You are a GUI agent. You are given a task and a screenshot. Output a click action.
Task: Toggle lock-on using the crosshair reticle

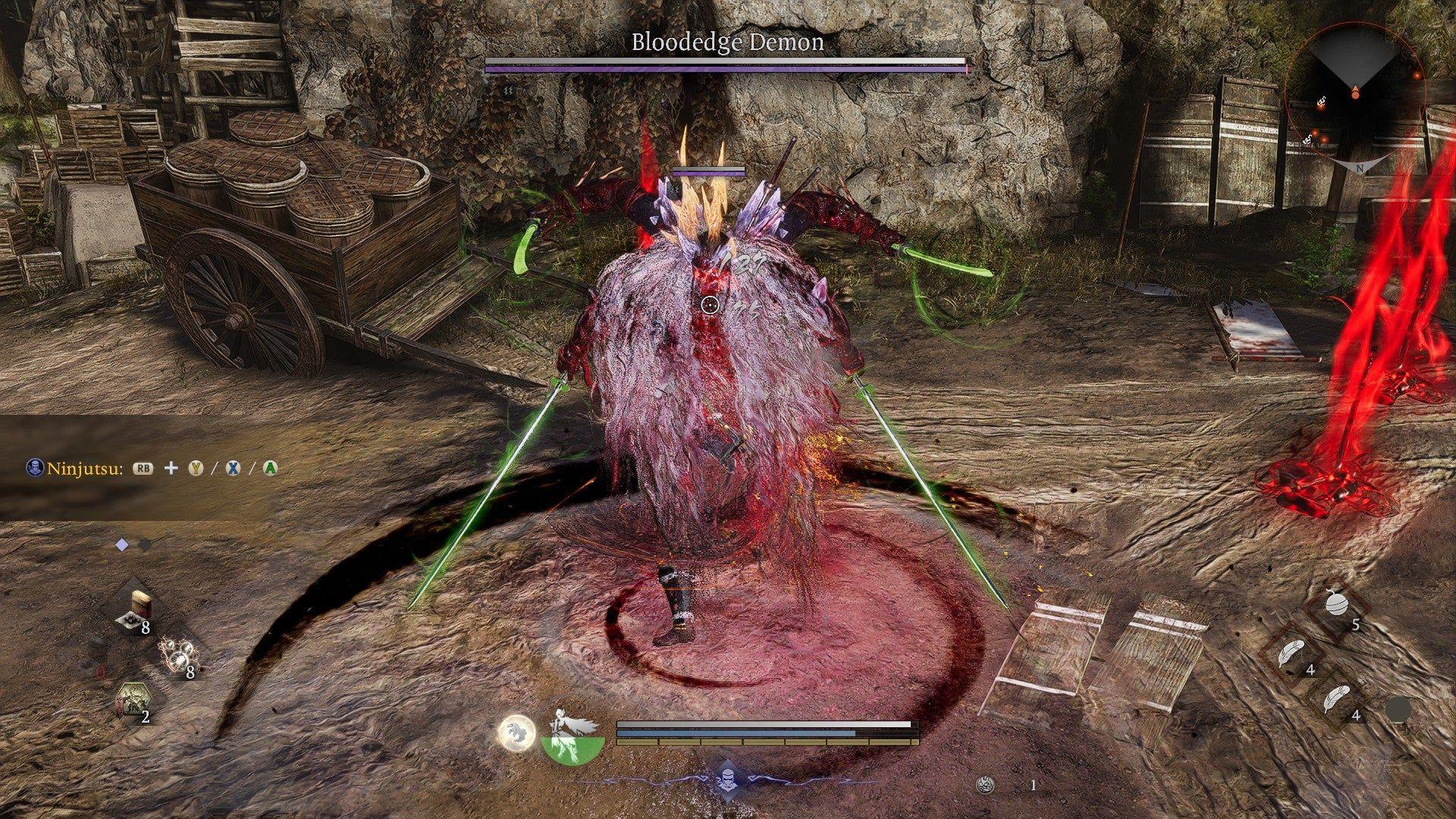709,303
